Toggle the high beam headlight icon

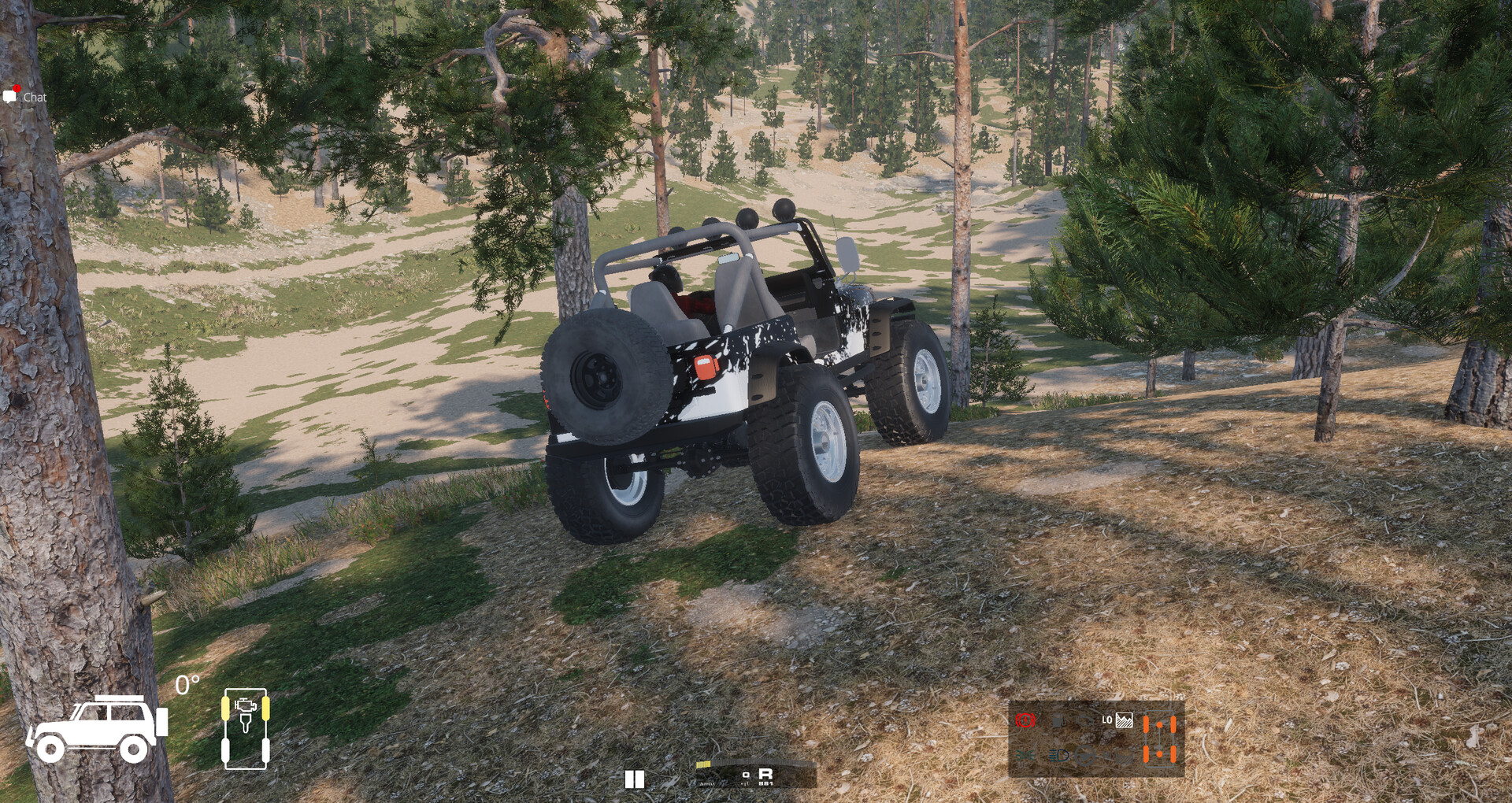tap(1058, 755)
